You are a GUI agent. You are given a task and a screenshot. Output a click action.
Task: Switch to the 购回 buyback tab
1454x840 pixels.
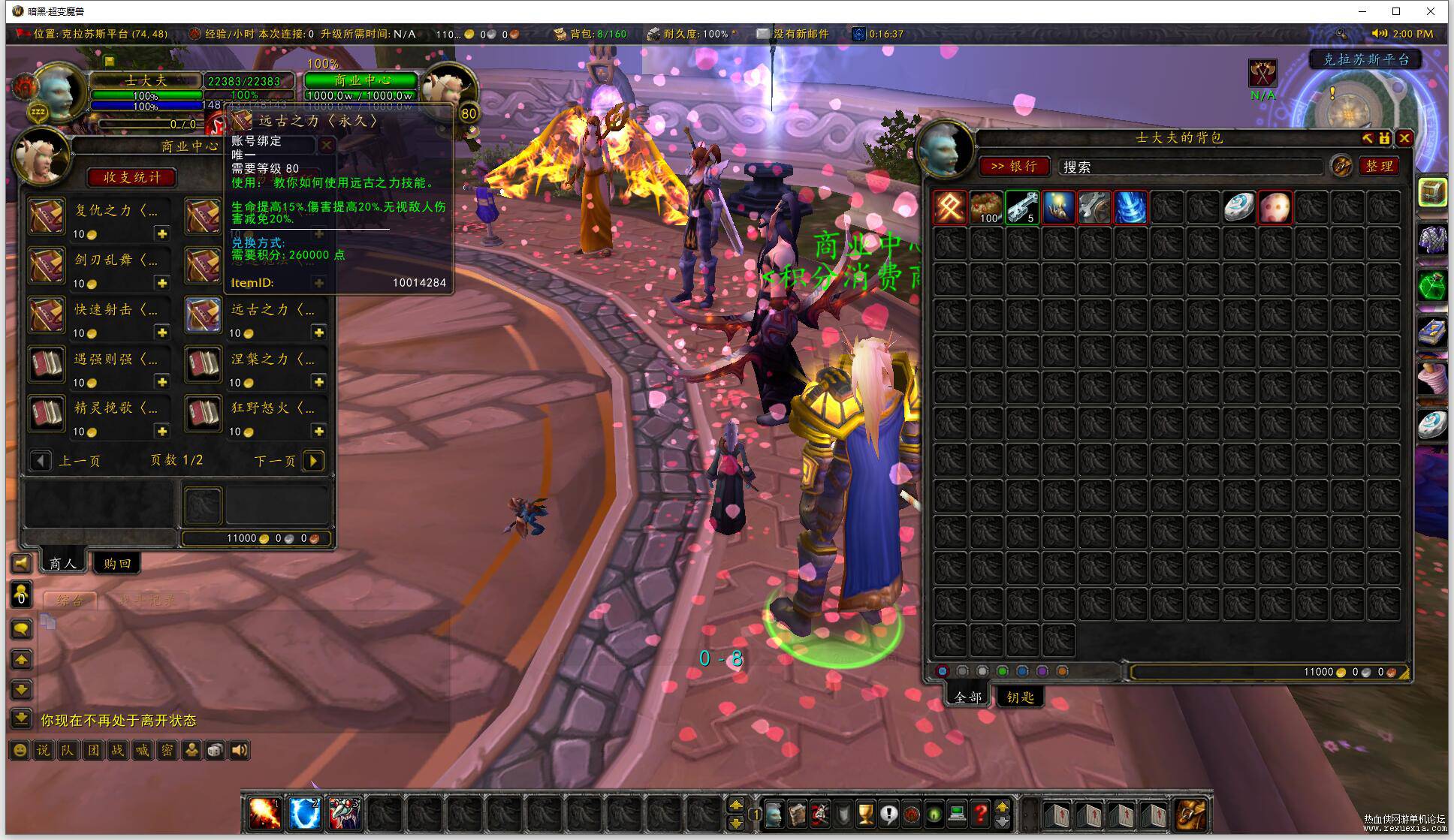click(x=117, y=563)
